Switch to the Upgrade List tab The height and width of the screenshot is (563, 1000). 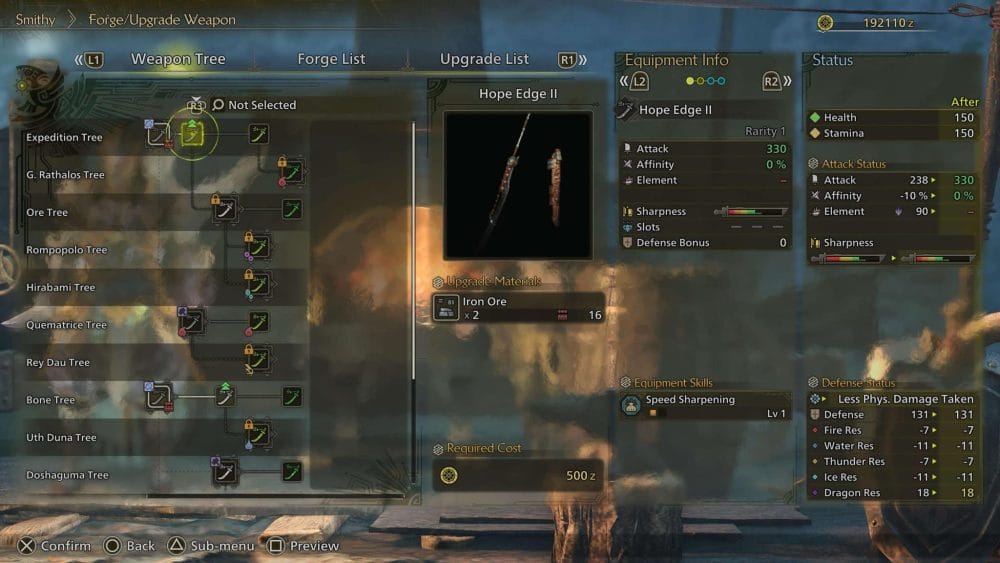click(x=484, y=59)
